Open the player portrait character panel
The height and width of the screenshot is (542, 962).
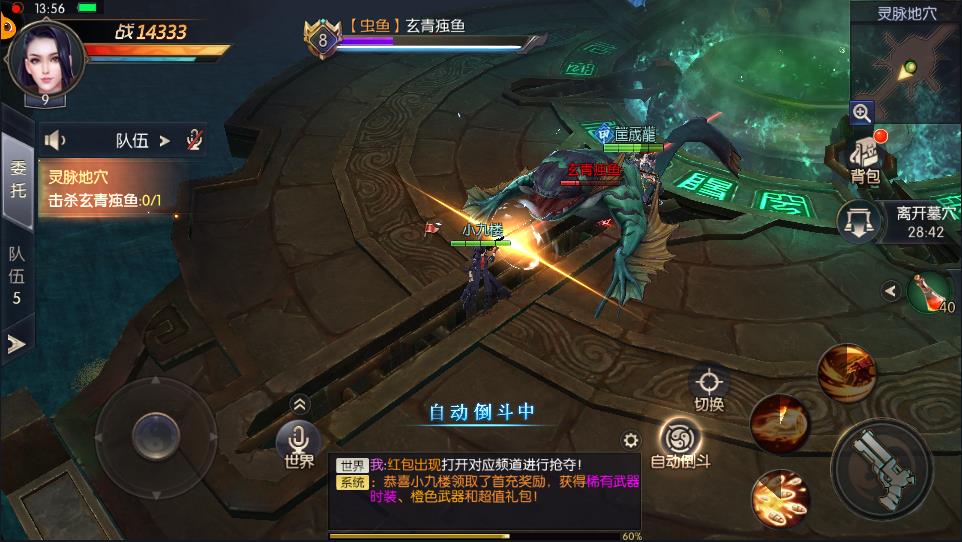click(45, 56)
